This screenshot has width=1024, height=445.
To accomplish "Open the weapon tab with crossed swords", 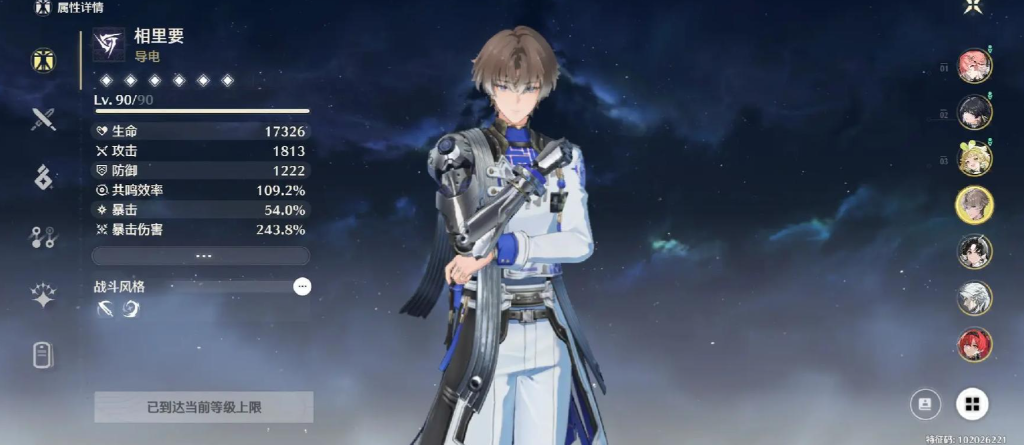I will (x=42, y=120).
